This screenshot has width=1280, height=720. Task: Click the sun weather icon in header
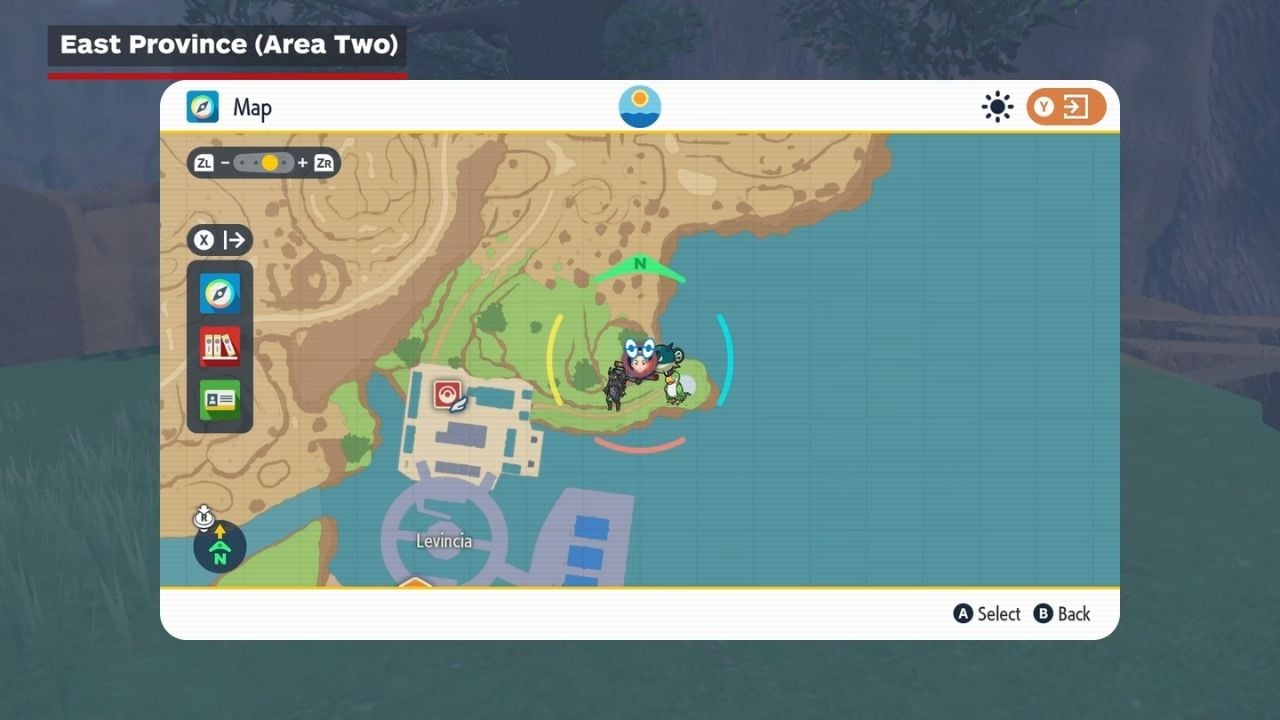[x=997, y=107]
